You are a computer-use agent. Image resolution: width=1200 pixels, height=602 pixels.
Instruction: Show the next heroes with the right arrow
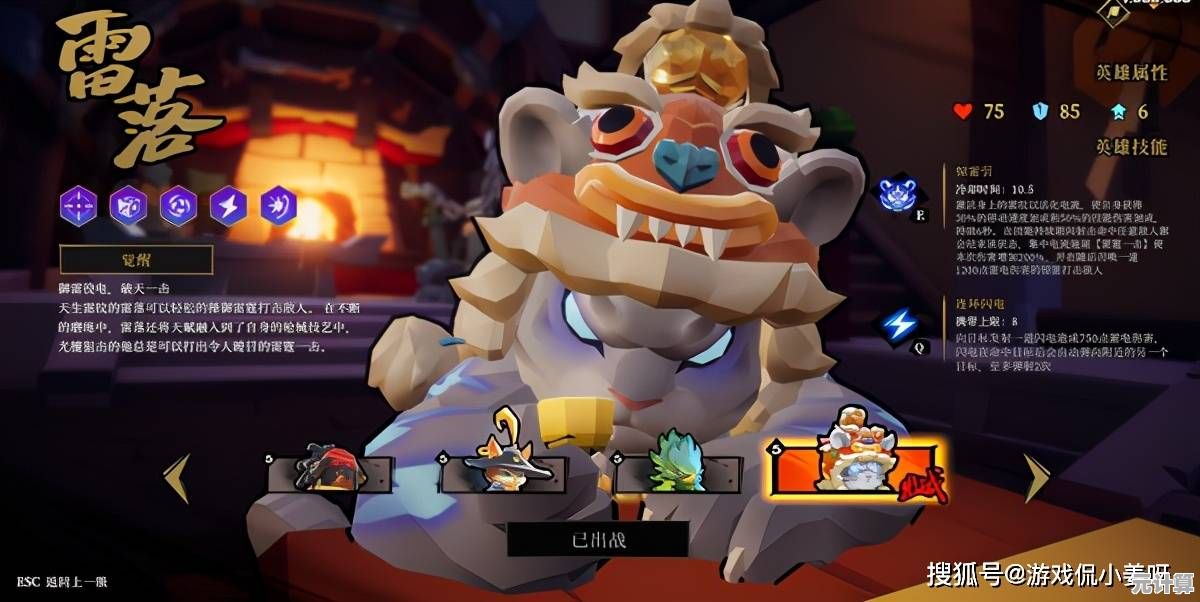[x=1036, y=477]
